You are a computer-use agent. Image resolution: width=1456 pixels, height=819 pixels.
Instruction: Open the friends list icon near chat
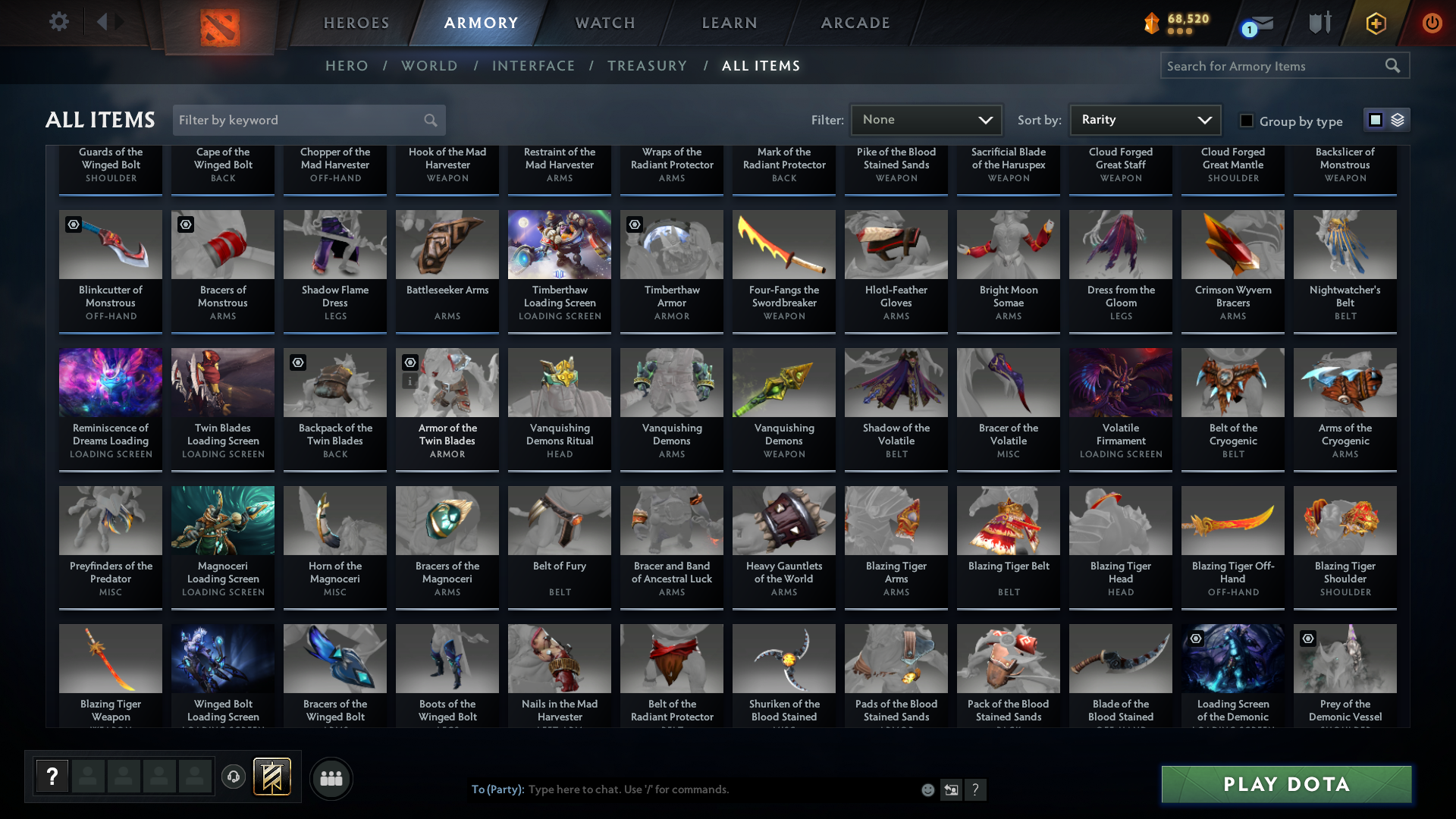(331, 778)
